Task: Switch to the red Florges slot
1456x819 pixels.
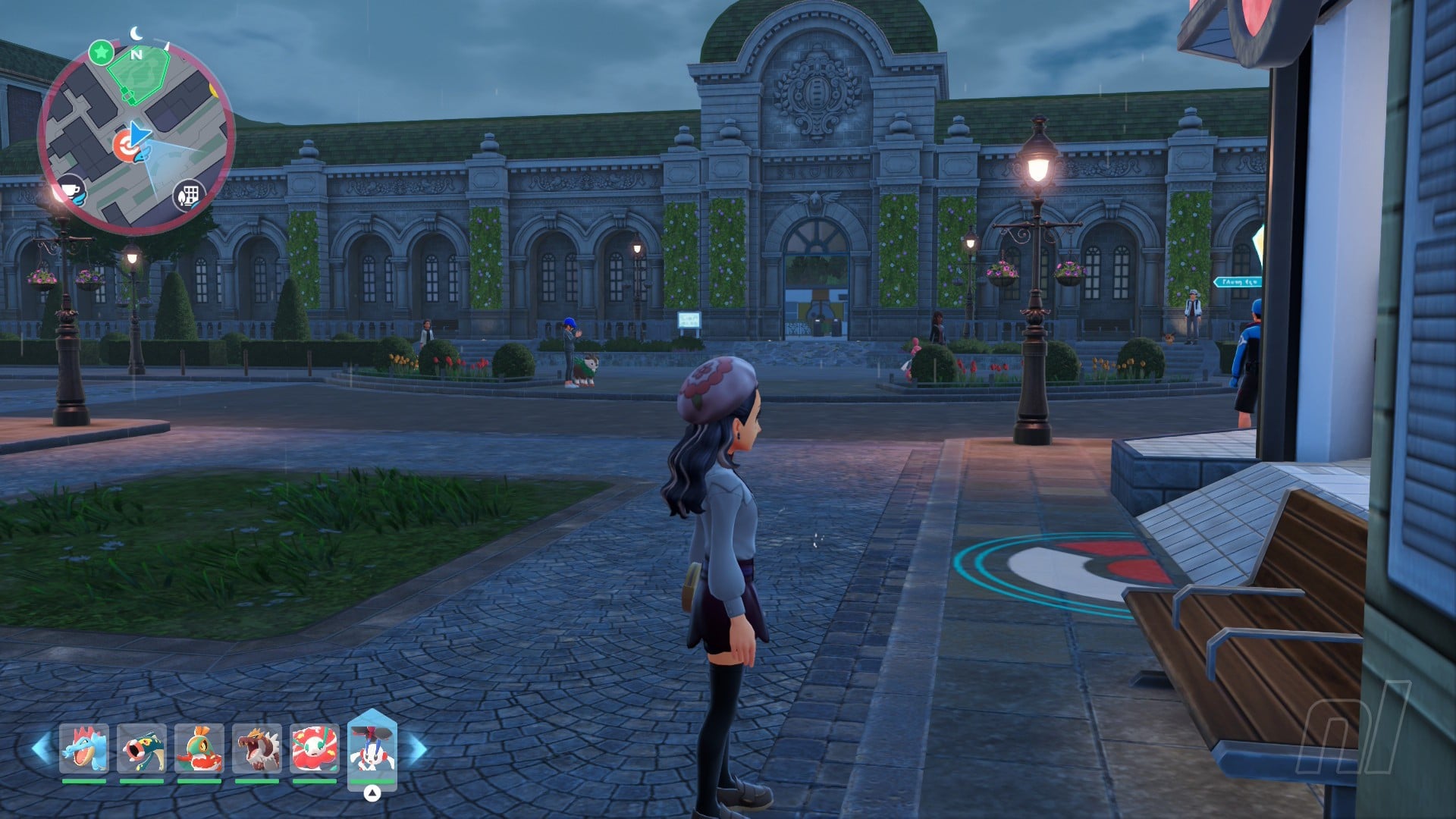Action: click(x=314, y=748)
